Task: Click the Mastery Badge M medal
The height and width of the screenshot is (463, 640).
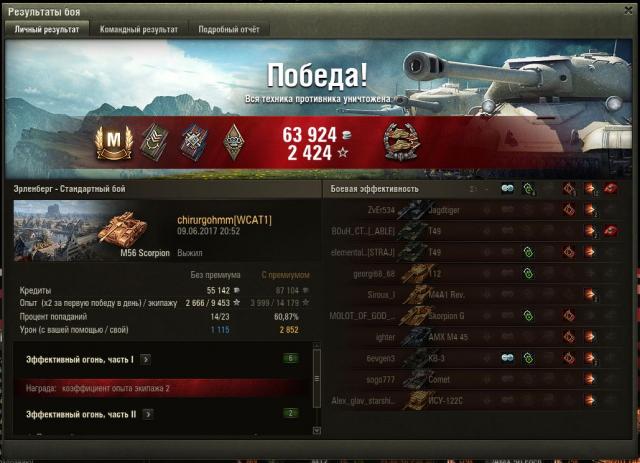Action: pos(113,142)
